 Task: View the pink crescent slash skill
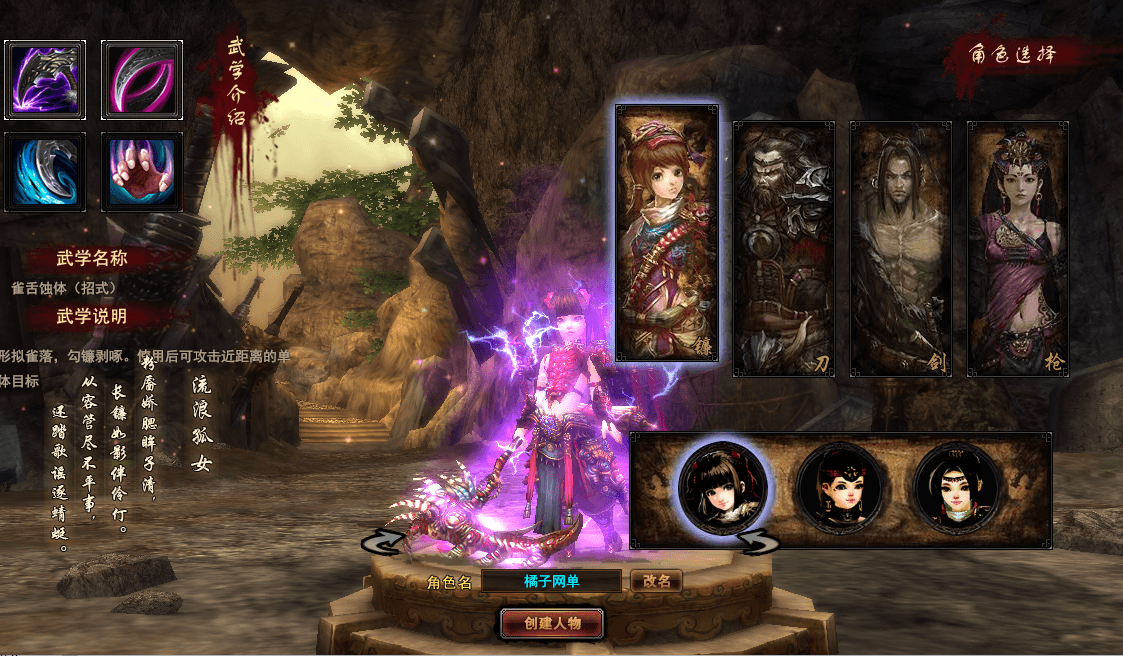pos(142,79)
